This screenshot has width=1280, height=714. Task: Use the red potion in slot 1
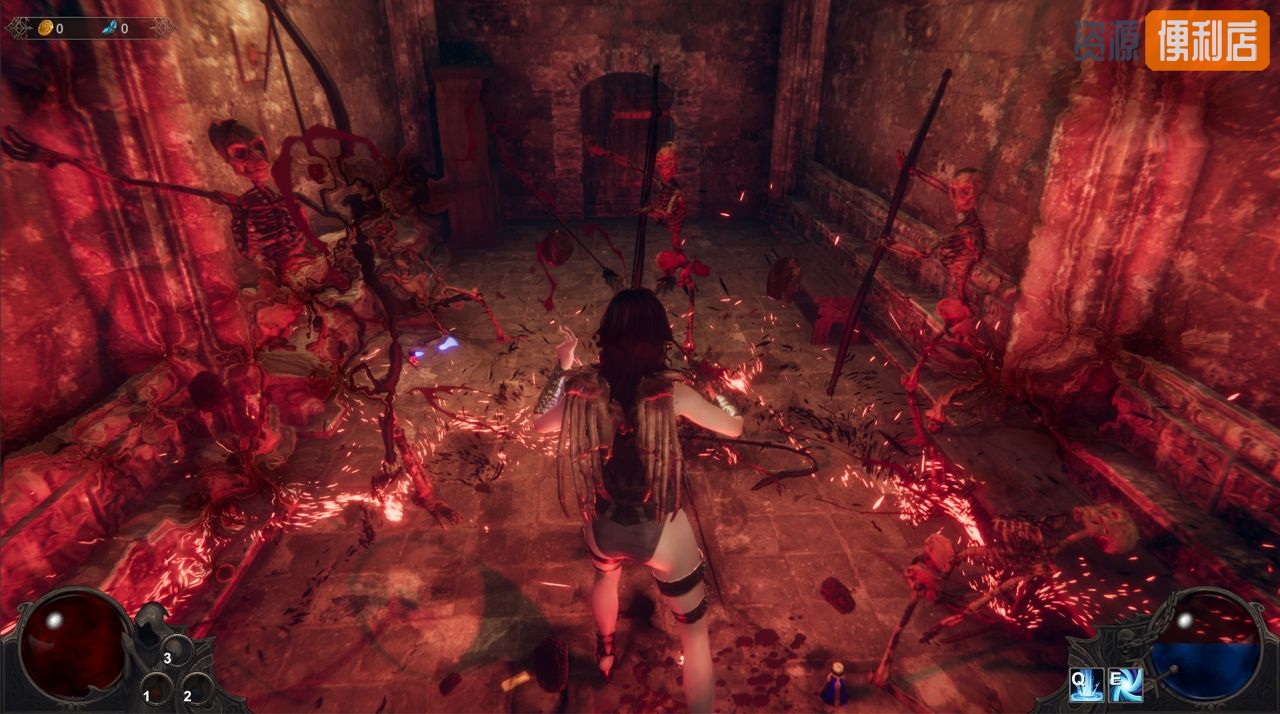click(x=157, y=690)
